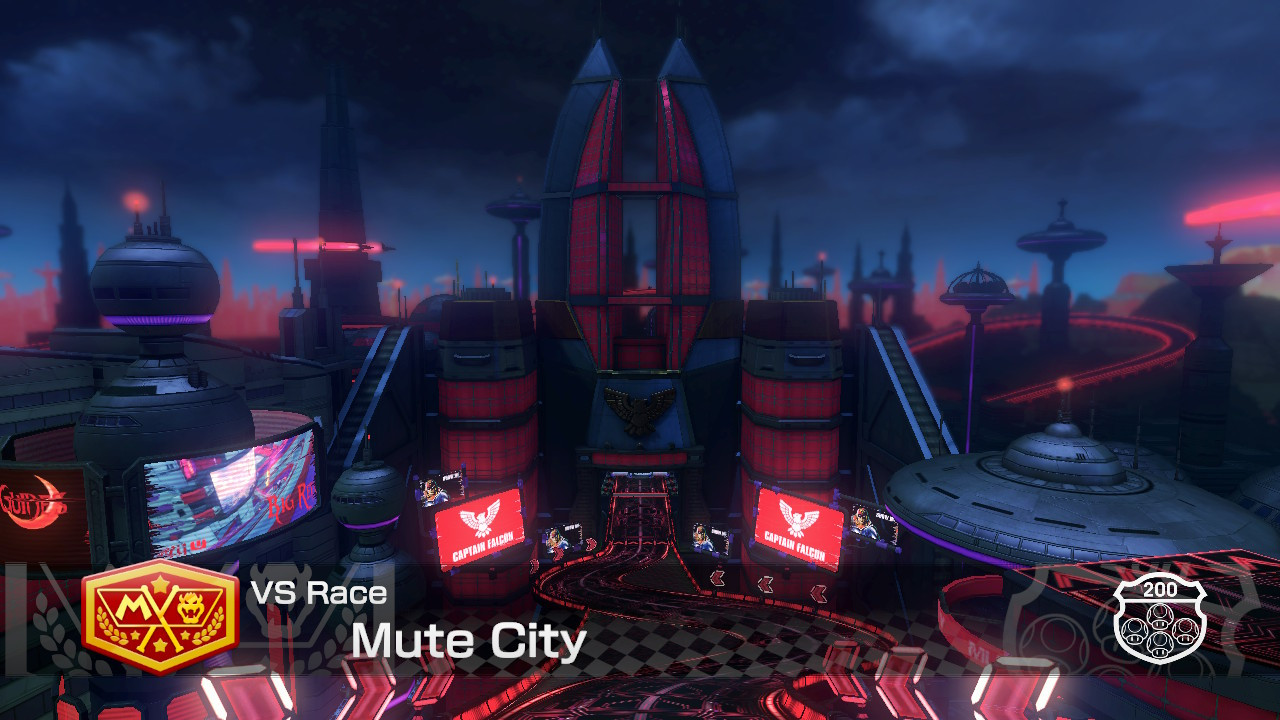Select the Mute City title text
This screenshot has height=720, width=1280.
click(469, 640)
